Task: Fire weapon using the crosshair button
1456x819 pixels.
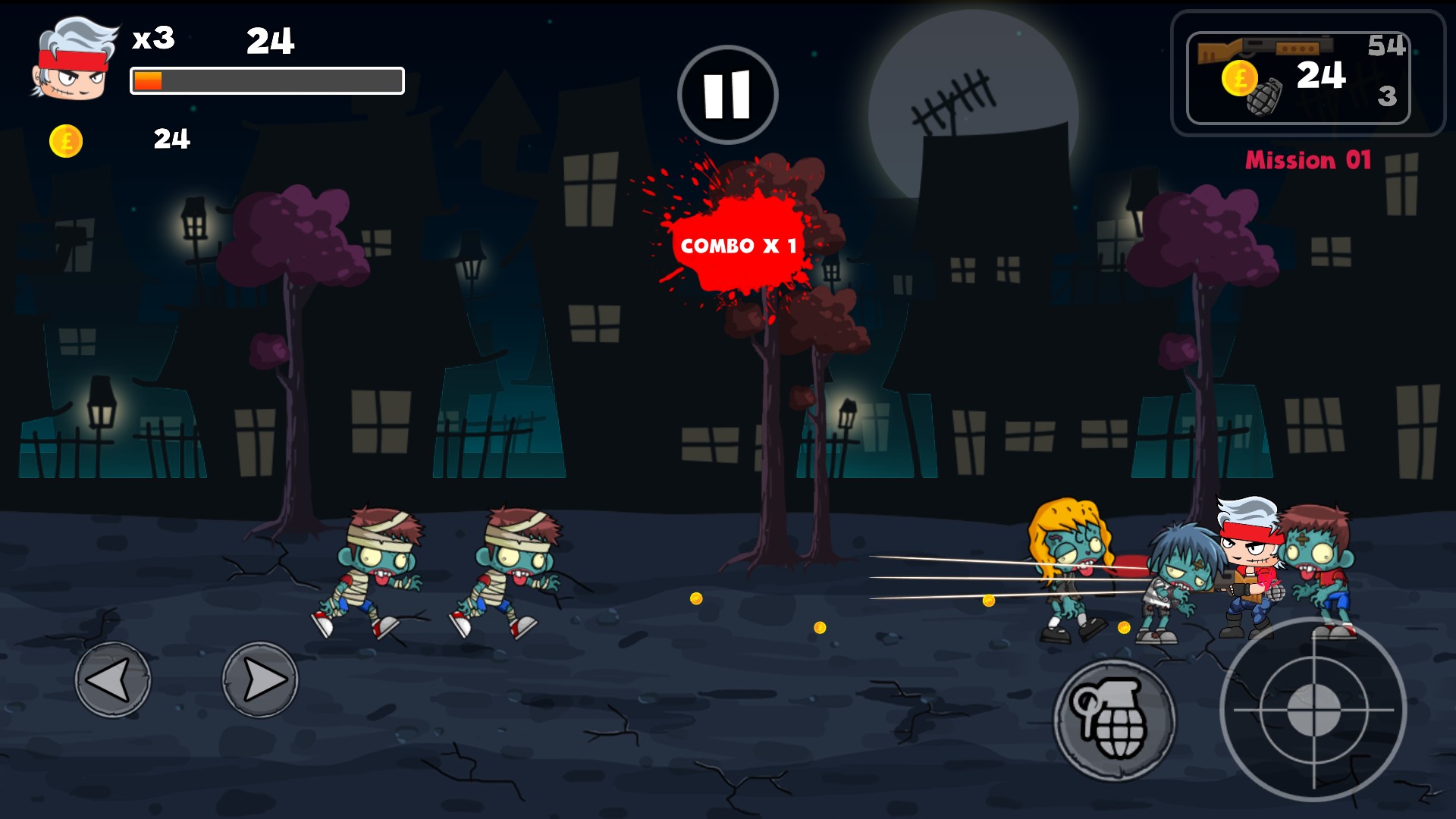Action: (x=1313, y=710)
